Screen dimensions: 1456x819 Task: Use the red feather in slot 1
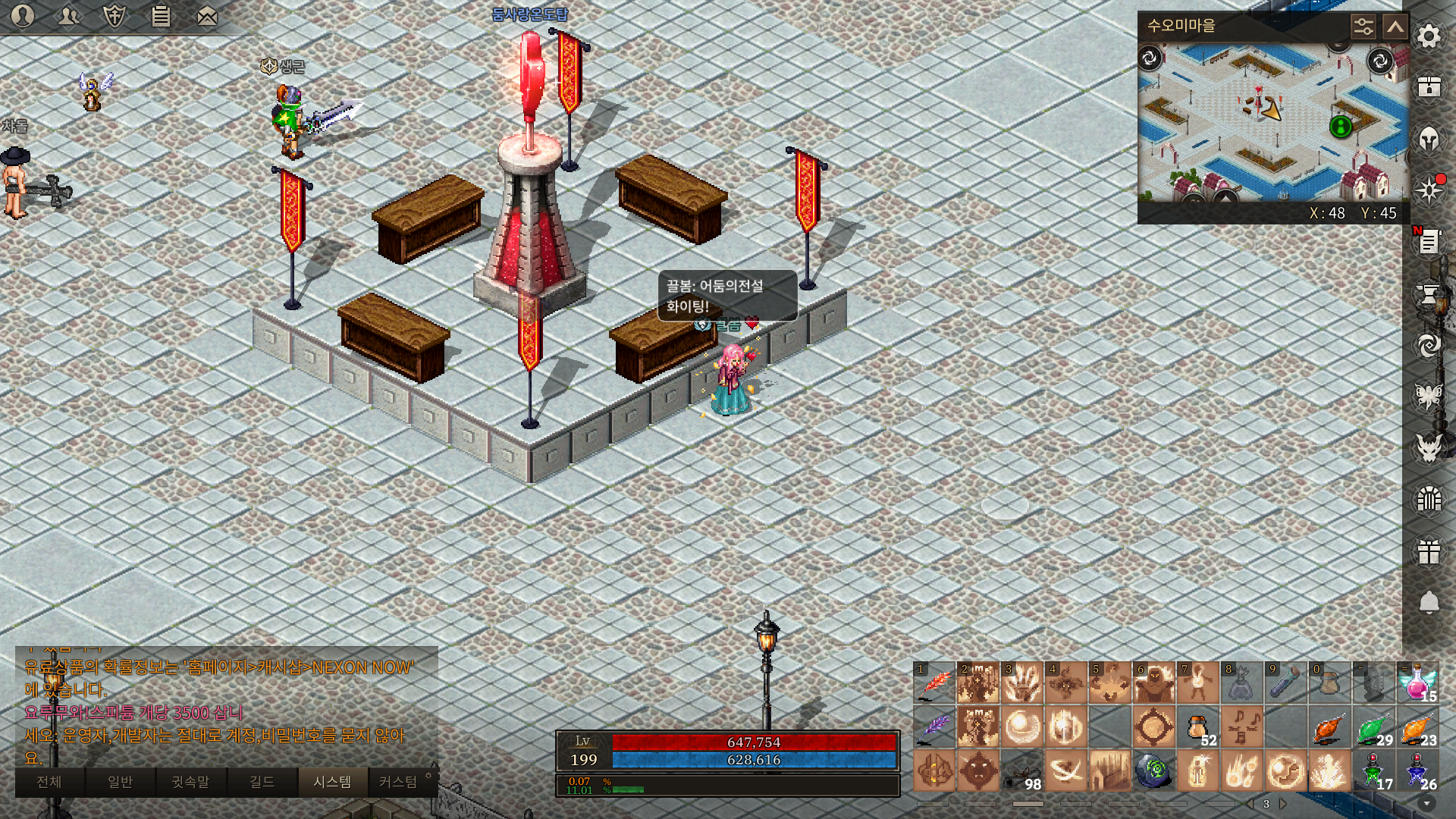tap(934, 683)
